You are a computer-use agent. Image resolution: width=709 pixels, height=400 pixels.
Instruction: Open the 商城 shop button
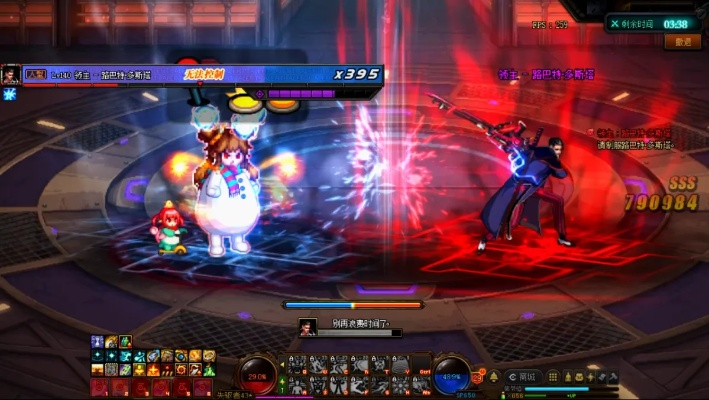pos(524,376)
